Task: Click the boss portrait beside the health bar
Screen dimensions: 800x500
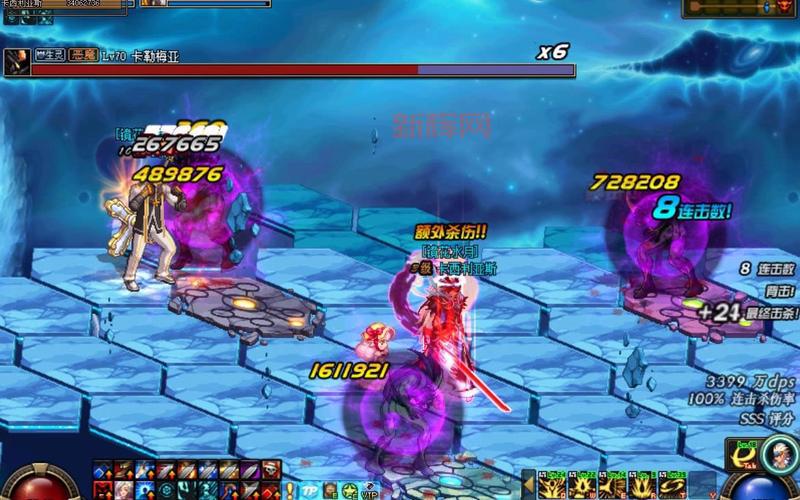Action: pyautogui.click(x=15, y=64)
